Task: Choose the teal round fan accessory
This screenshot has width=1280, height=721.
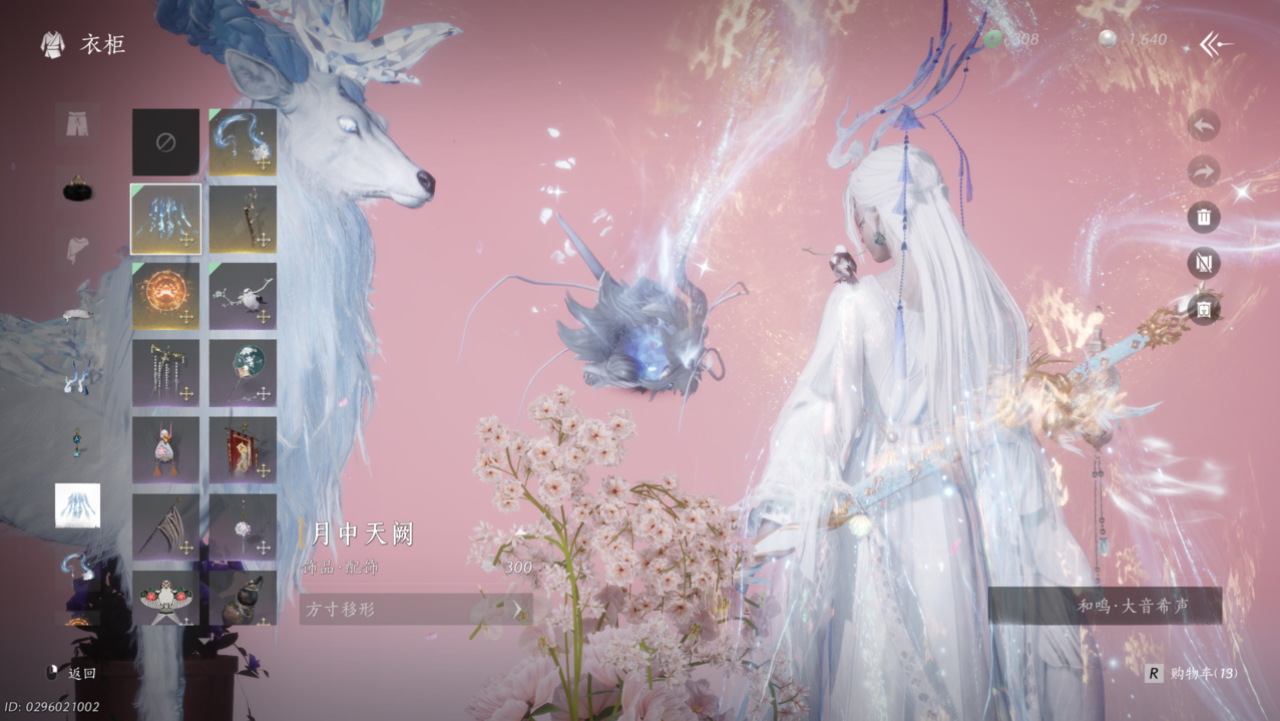Action: (243, 373)
